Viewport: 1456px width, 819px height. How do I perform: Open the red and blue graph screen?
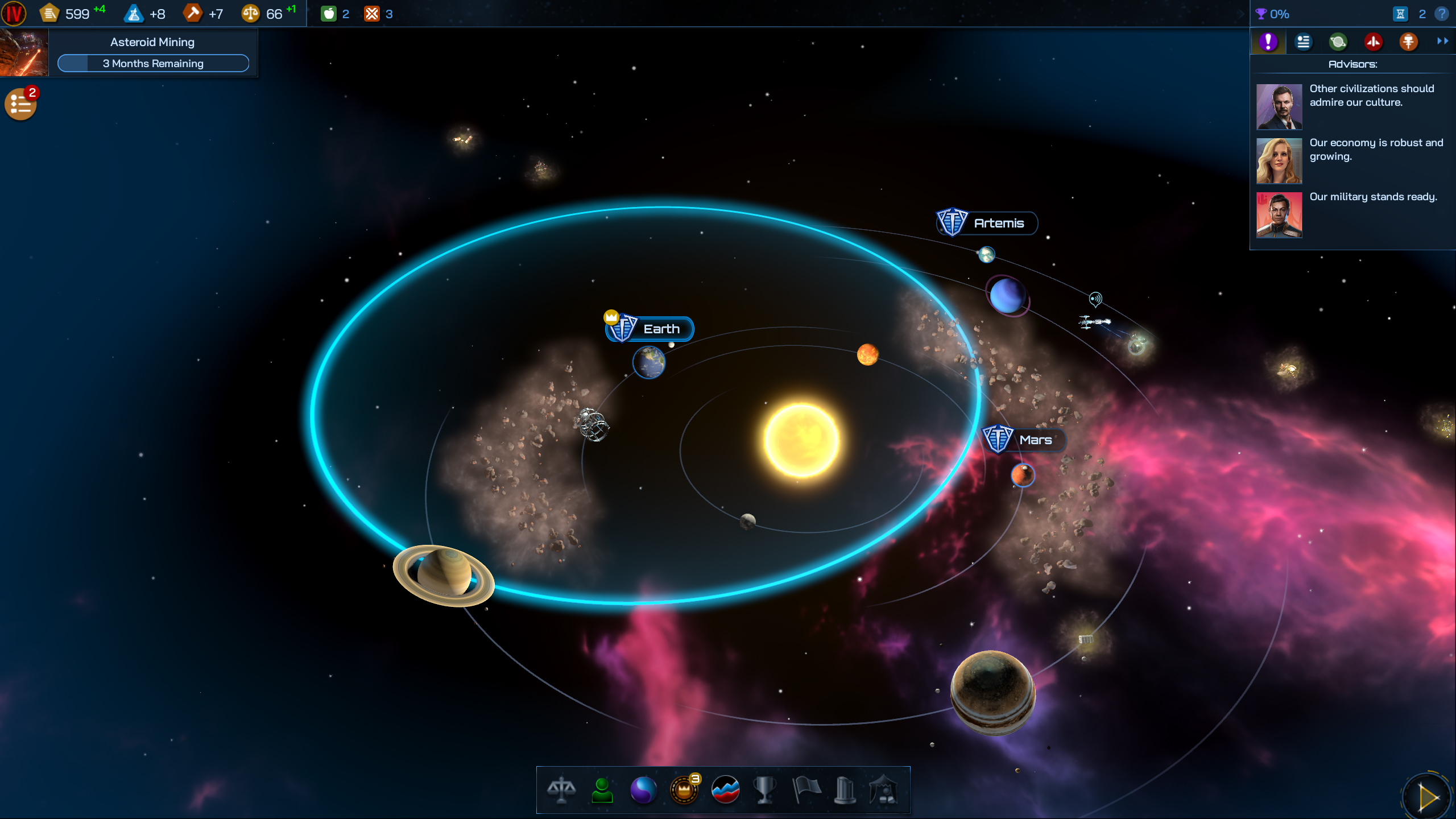click(x=725, y=791)
